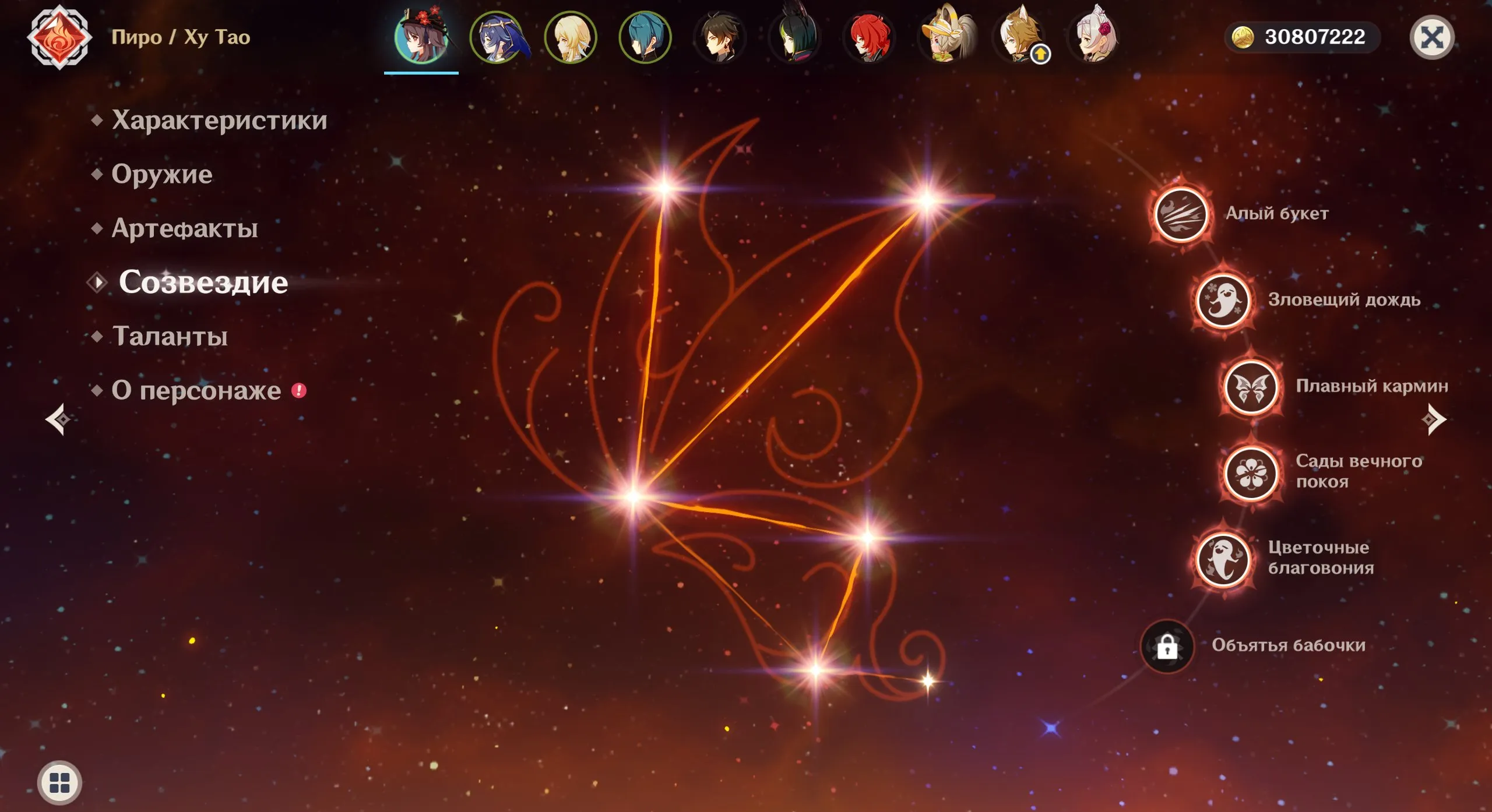
Task: Open the four-square grid button
Action: tap(59, 782)
